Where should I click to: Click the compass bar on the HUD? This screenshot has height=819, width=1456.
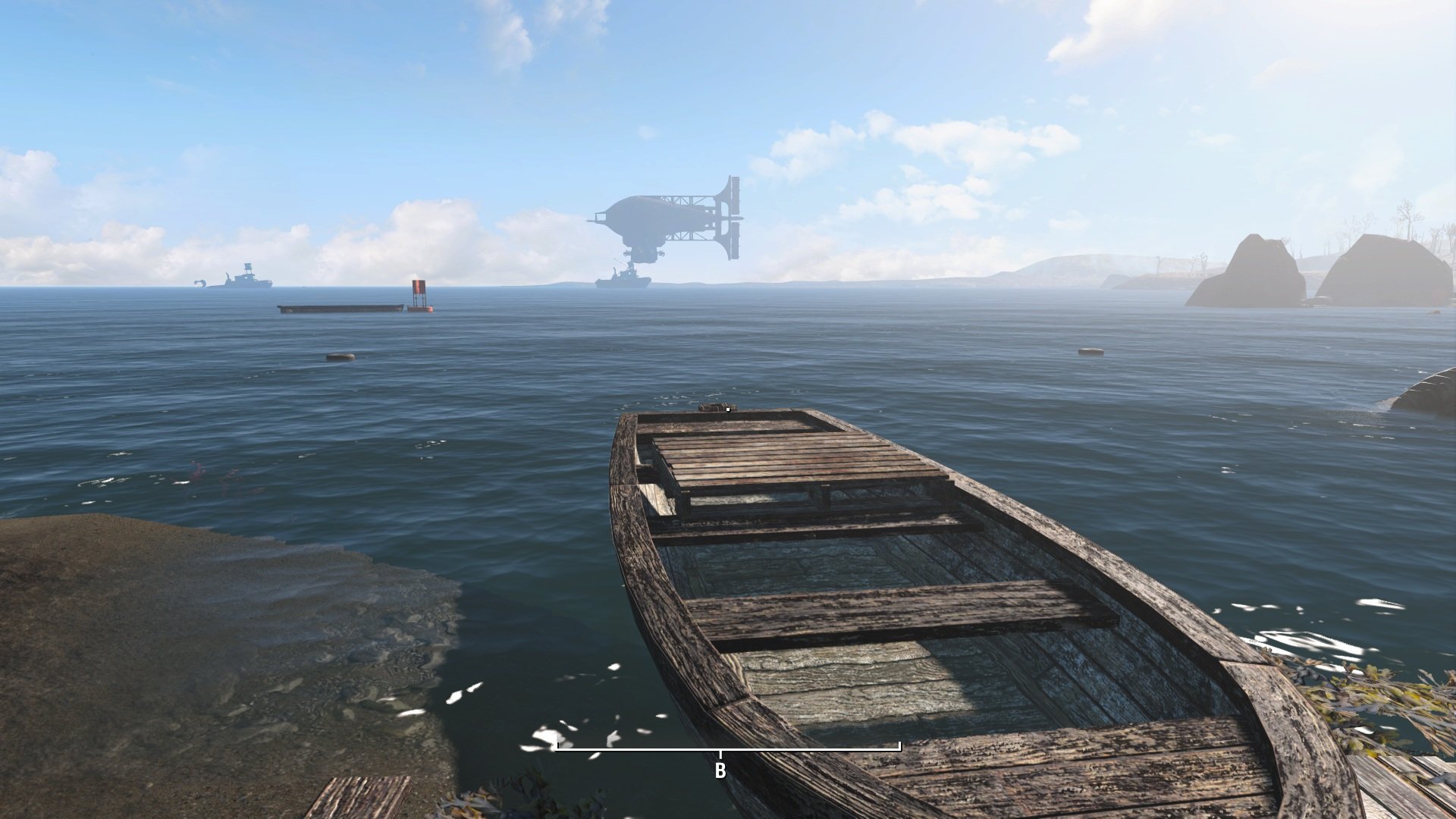(x=728, y=751)
